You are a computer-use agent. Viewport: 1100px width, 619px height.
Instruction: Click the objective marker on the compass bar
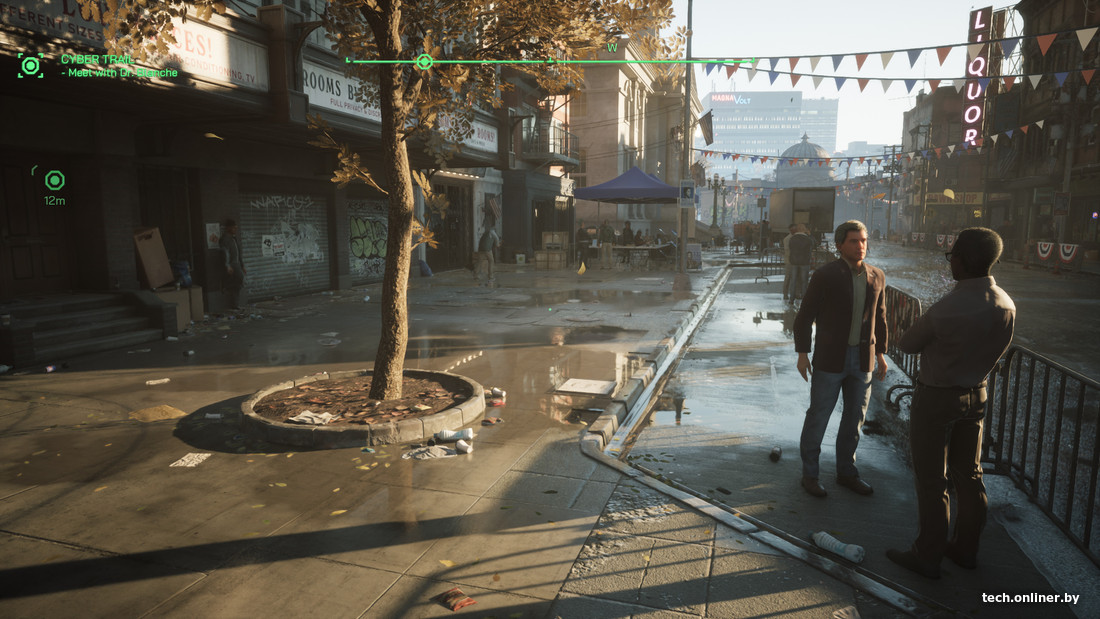point(424,62)
